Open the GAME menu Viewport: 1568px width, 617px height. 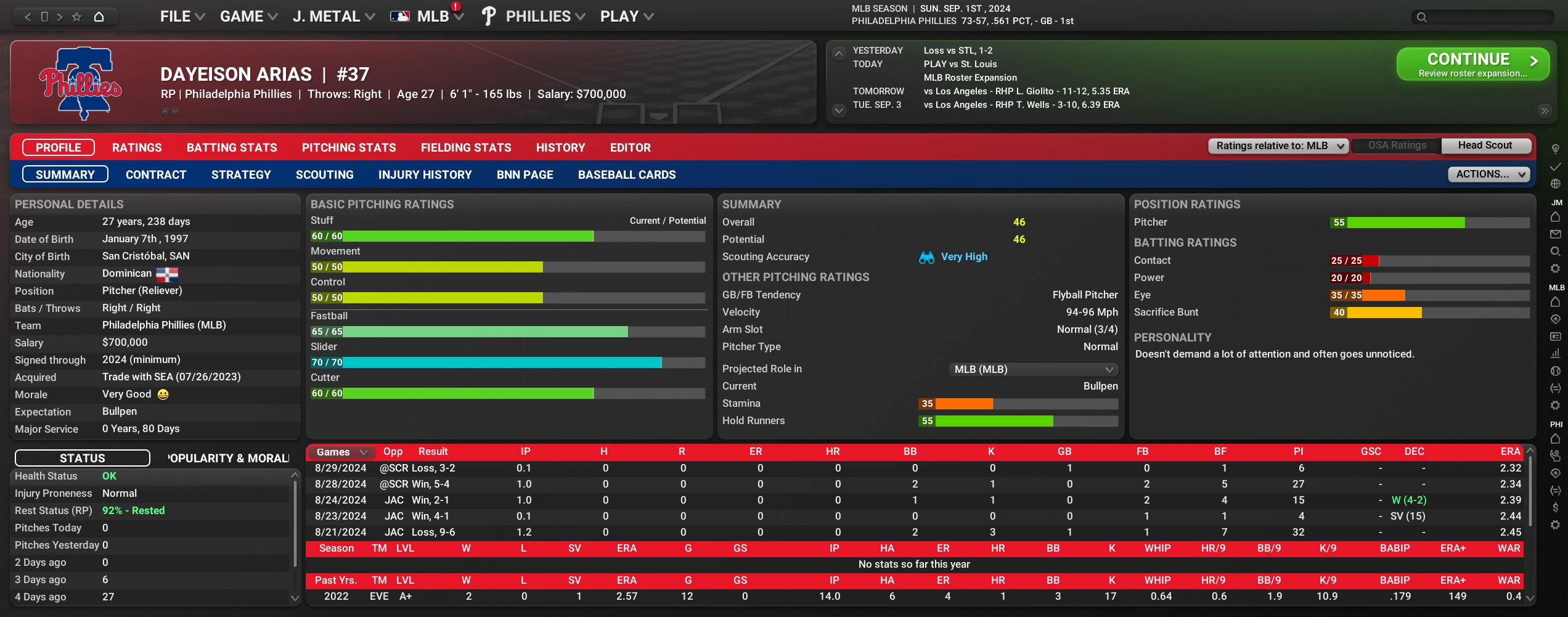pyautogui.click(x=248, y=17)
